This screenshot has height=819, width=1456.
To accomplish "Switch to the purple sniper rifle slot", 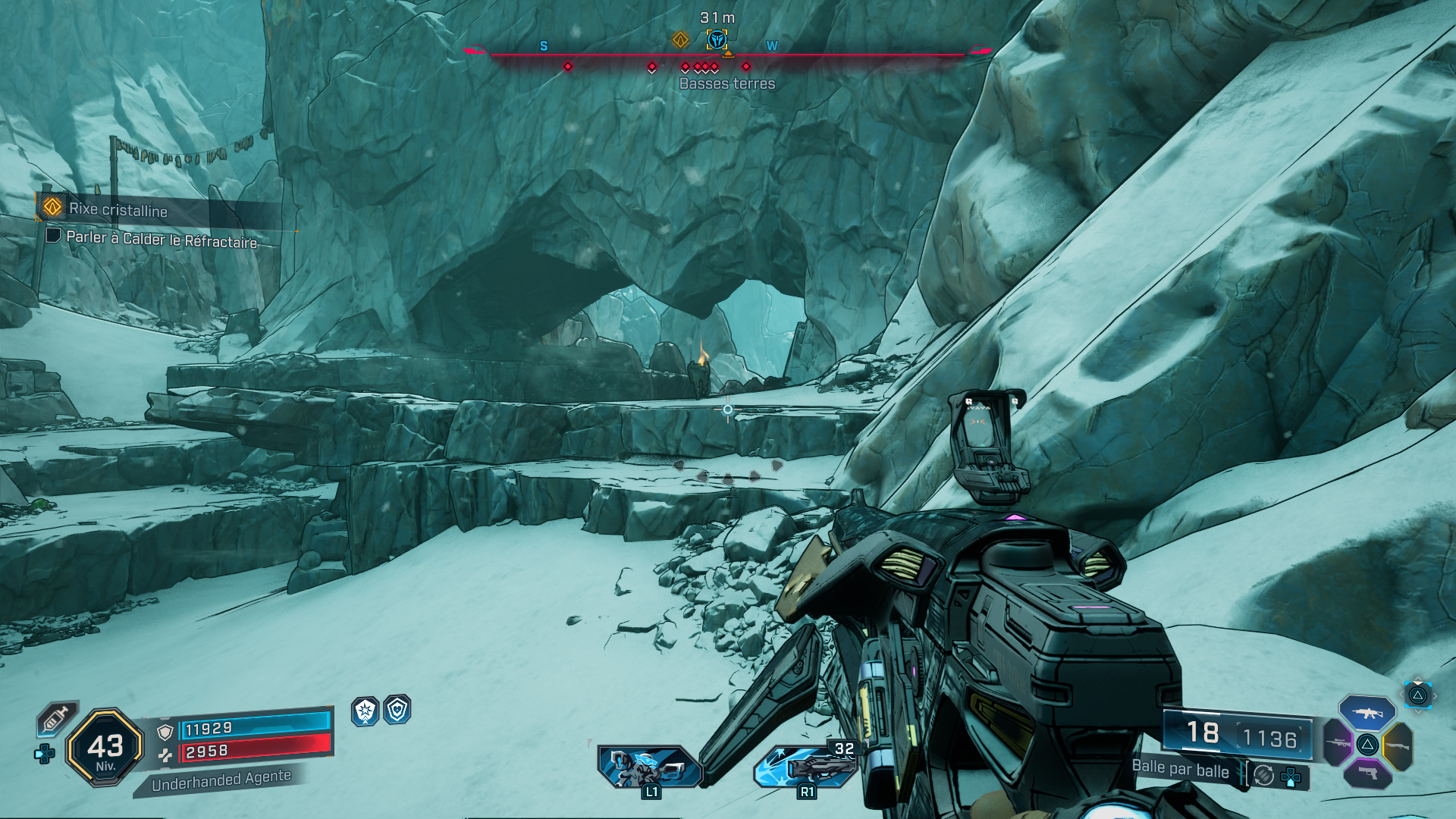I will [x=1338, y=742].
